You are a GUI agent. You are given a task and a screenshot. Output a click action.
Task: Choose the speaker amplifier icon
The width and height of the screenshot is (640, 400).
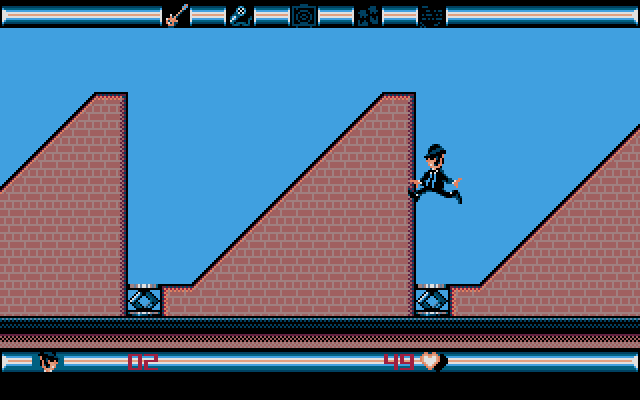coord(304,15)
